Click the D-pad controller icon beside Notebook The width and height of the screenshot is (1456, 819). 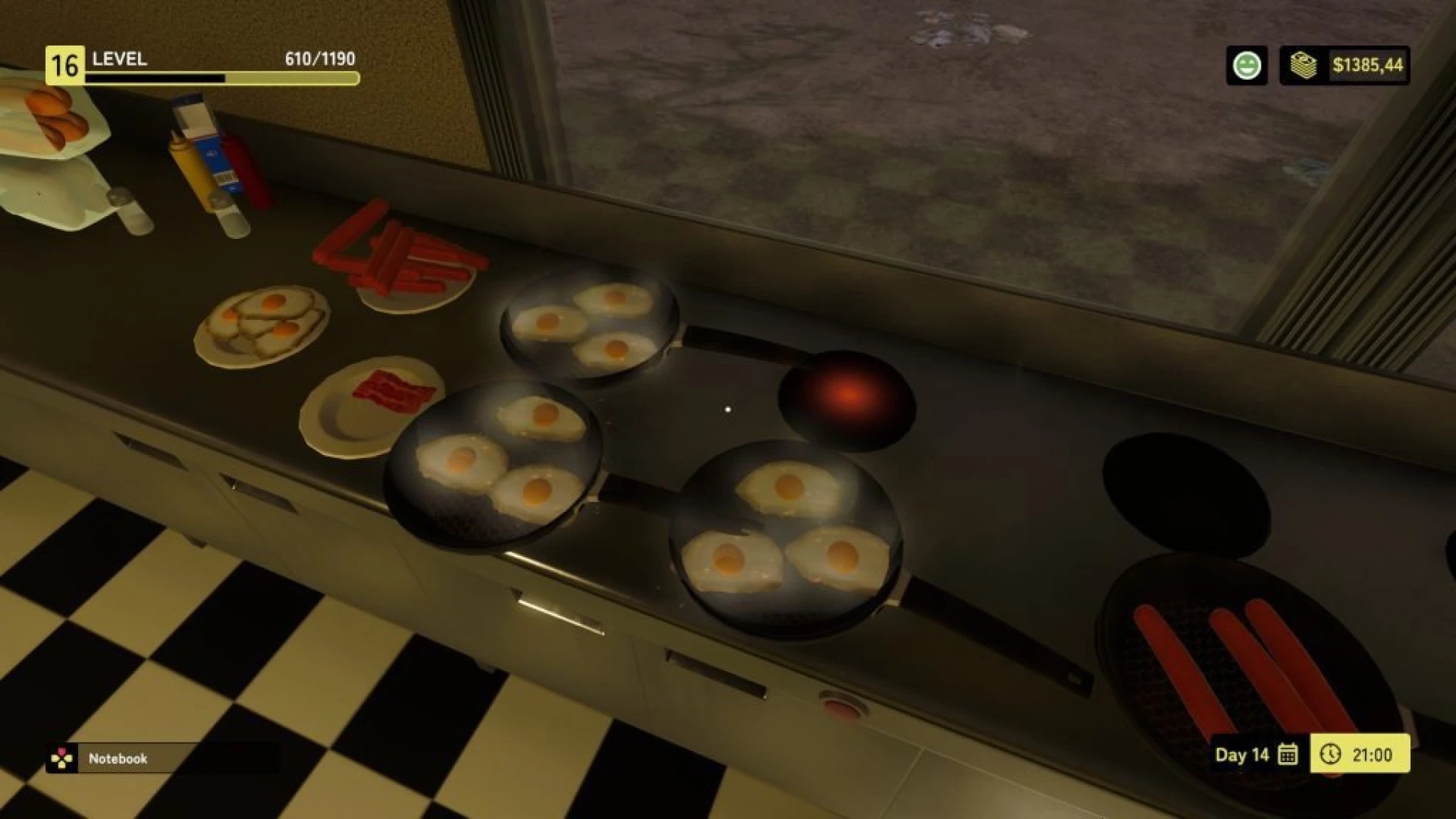[62, 757]
